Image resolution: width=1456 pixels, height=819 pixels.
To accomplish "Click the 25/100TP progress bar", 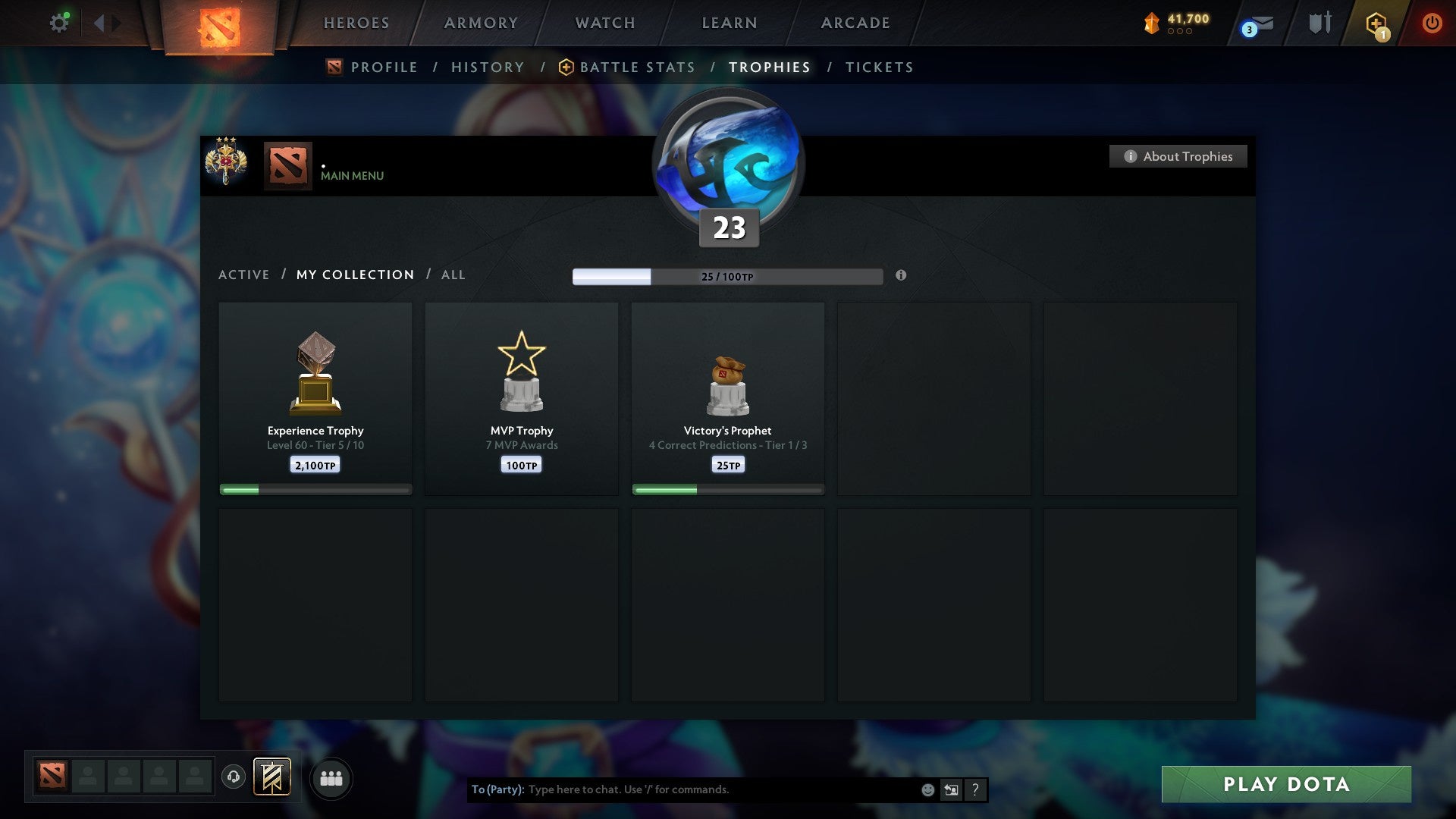I will pyautogui.click(x=728, y=277).
